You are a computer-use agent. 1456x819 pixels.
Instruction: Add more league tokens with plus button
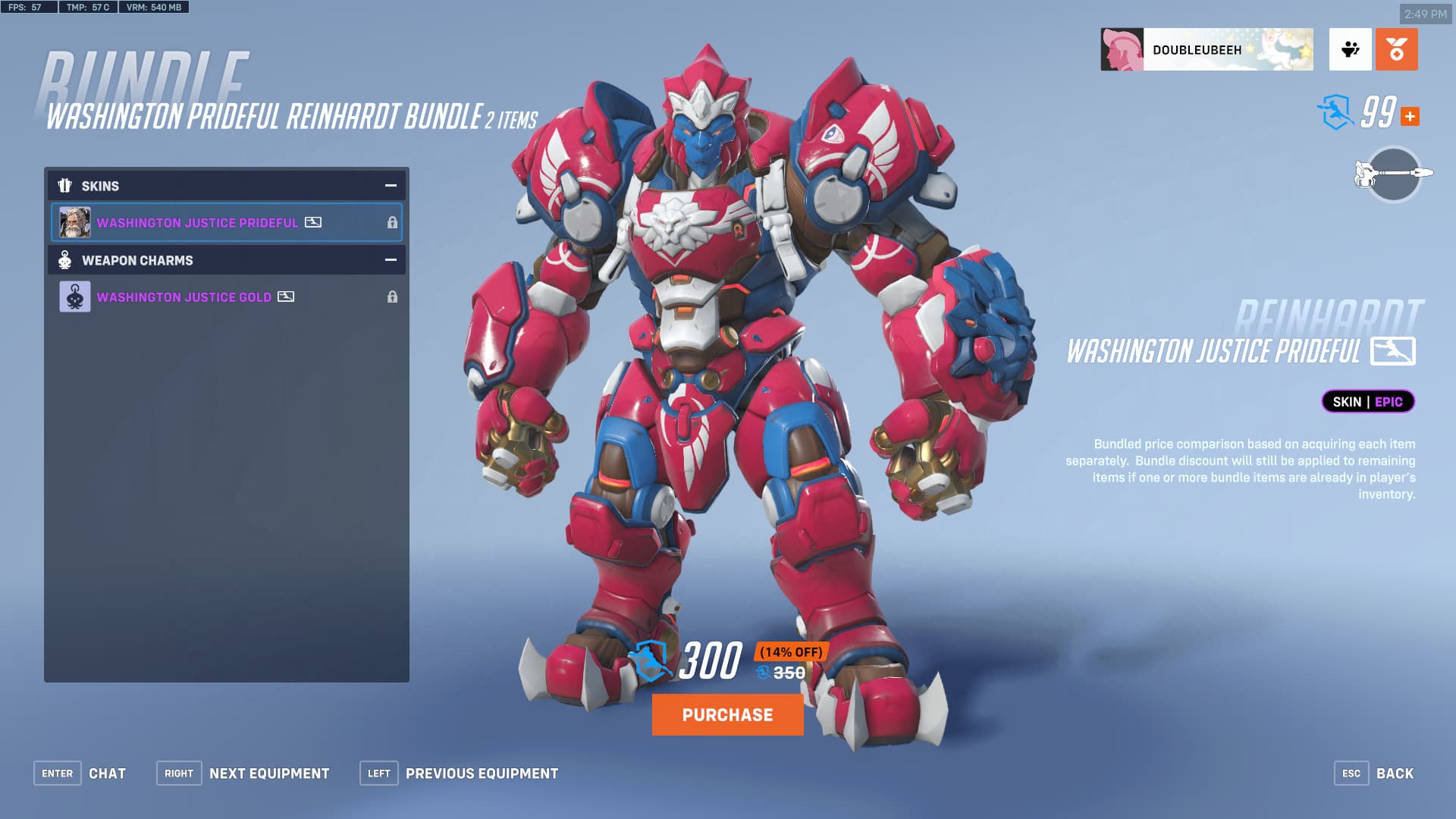coord(1410,116)
